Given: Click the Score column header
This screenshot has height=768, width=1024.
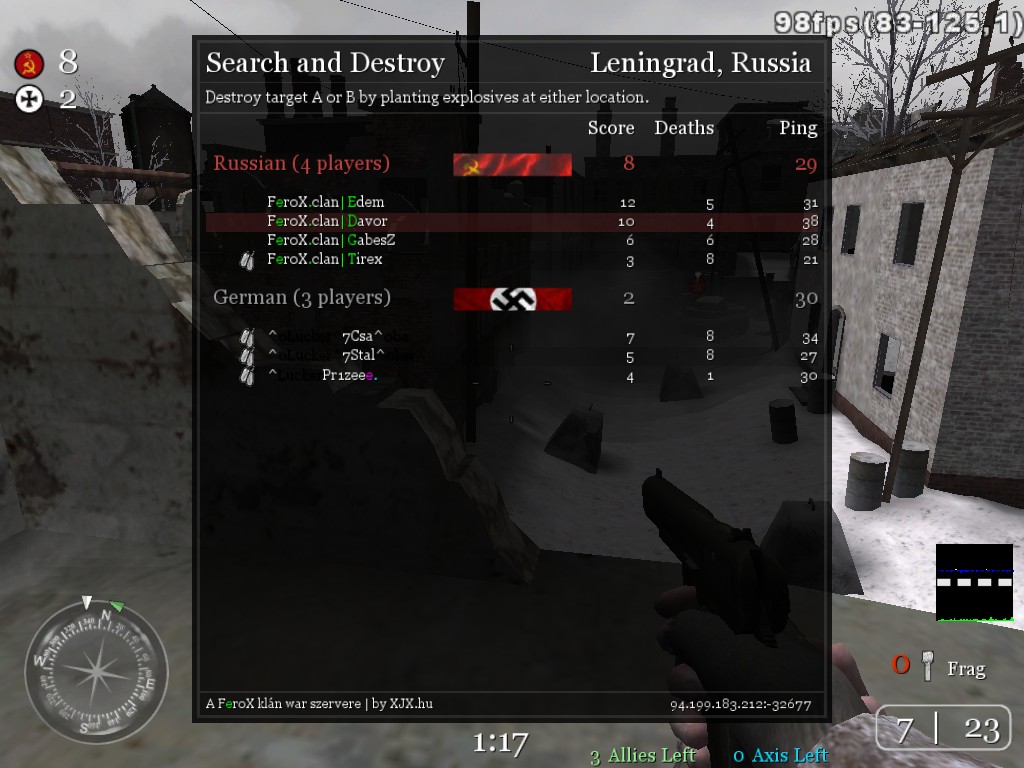Looking at the screenshot, I should [610, 128].
